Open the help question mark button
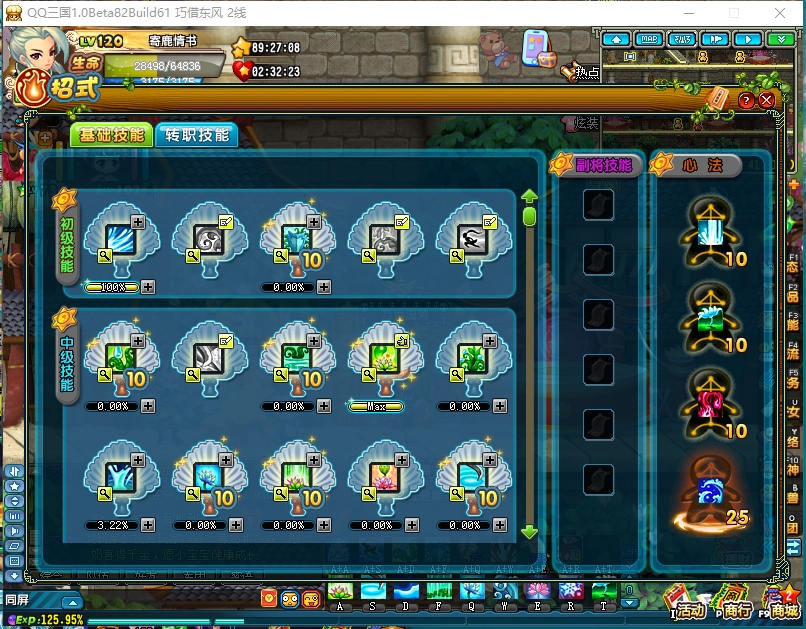The width and height of the screenshot is (806, 629). point(746,100)
